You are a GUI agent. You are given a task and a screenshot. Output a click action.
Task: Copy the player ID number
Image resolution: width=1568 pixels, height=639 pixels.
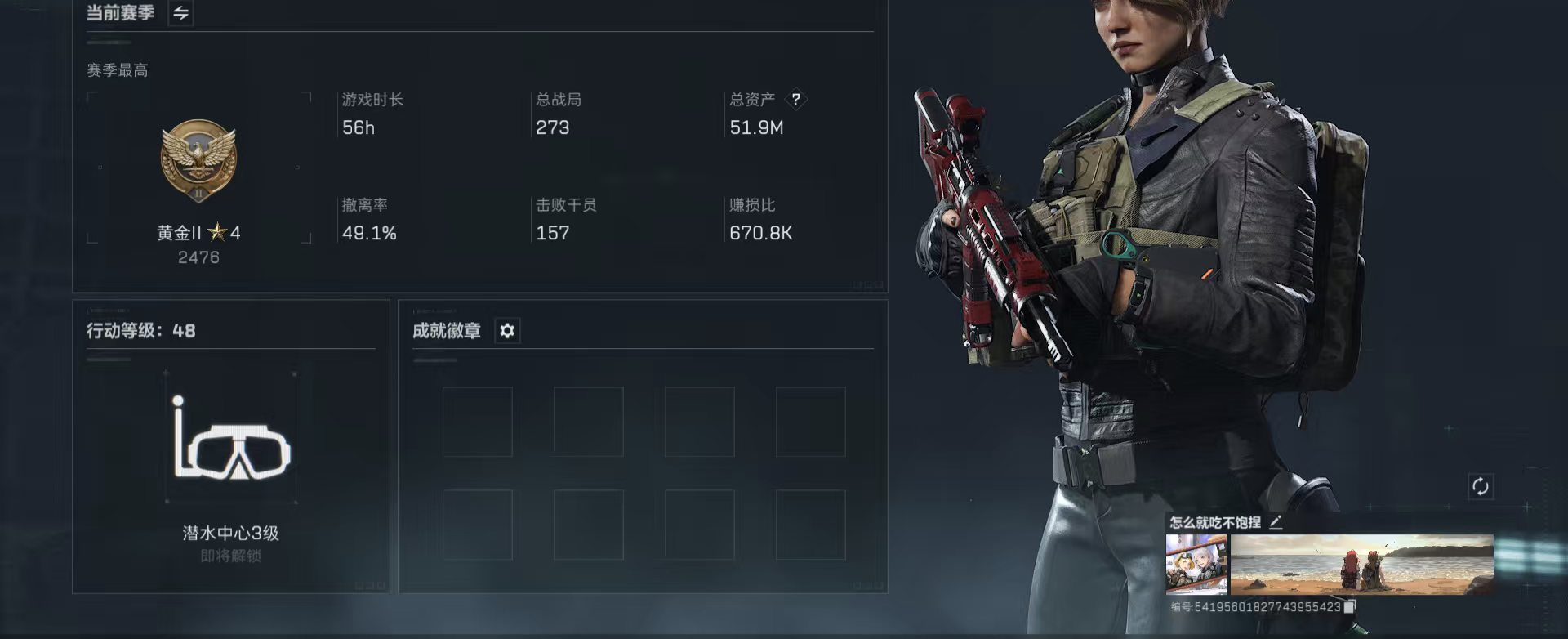pyautogui.click(x=1350, y=606)
